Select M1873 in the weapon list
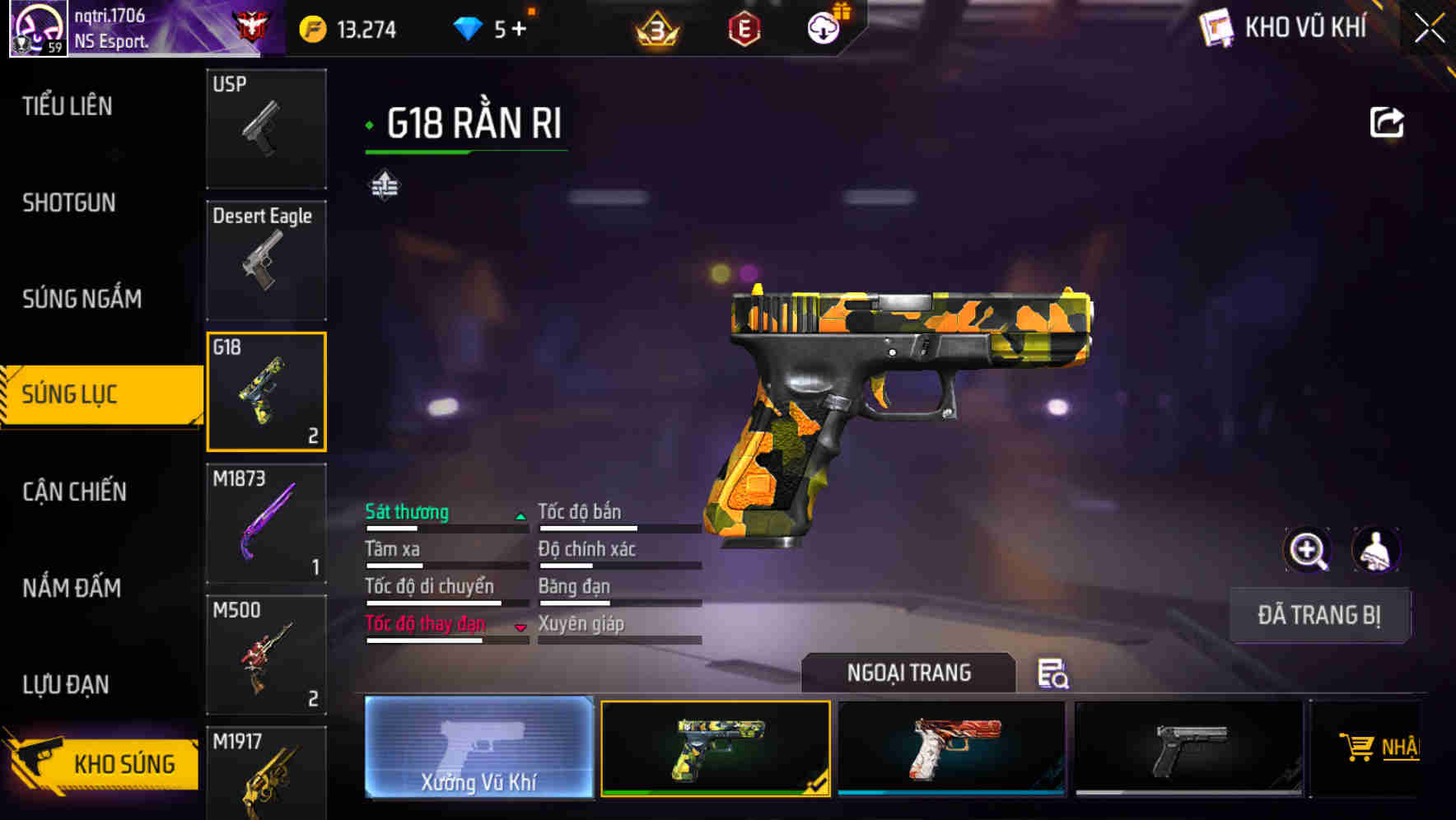Screen dimensions: 1456x820 pyautogui.click(x=266, y=523)
